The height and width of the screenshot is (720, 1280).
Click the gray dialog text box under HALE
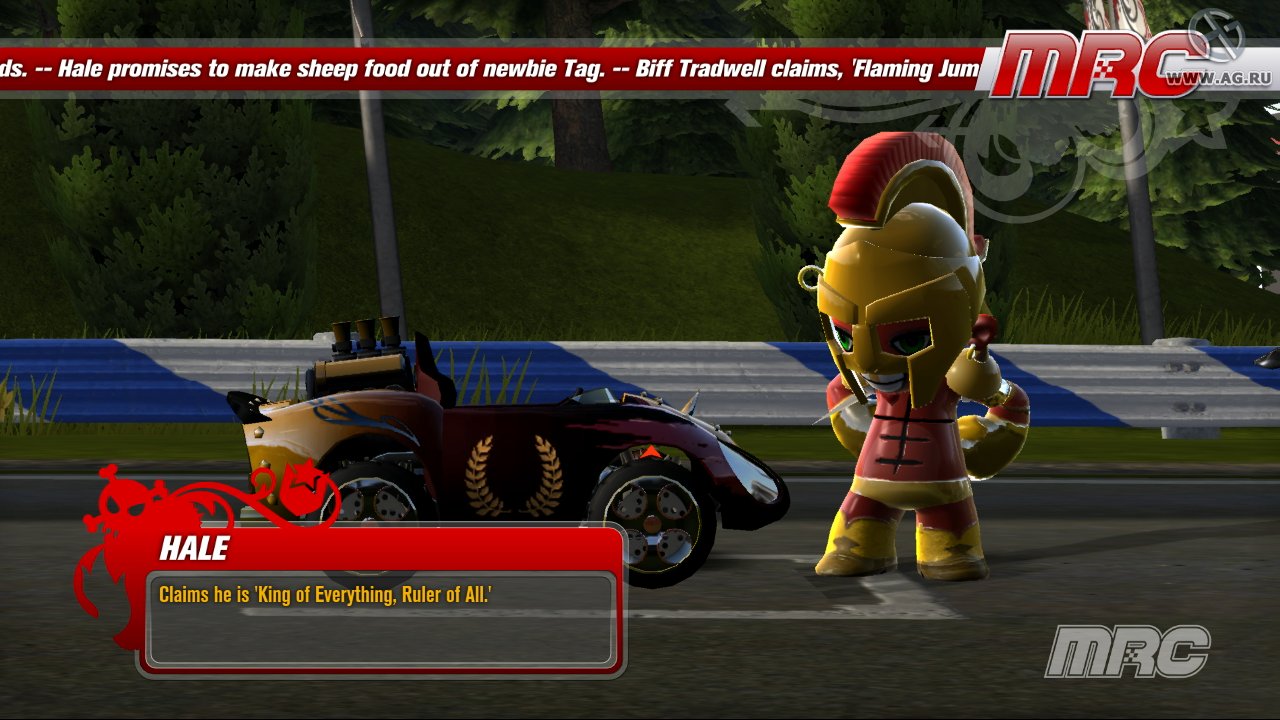click(380, 620)
